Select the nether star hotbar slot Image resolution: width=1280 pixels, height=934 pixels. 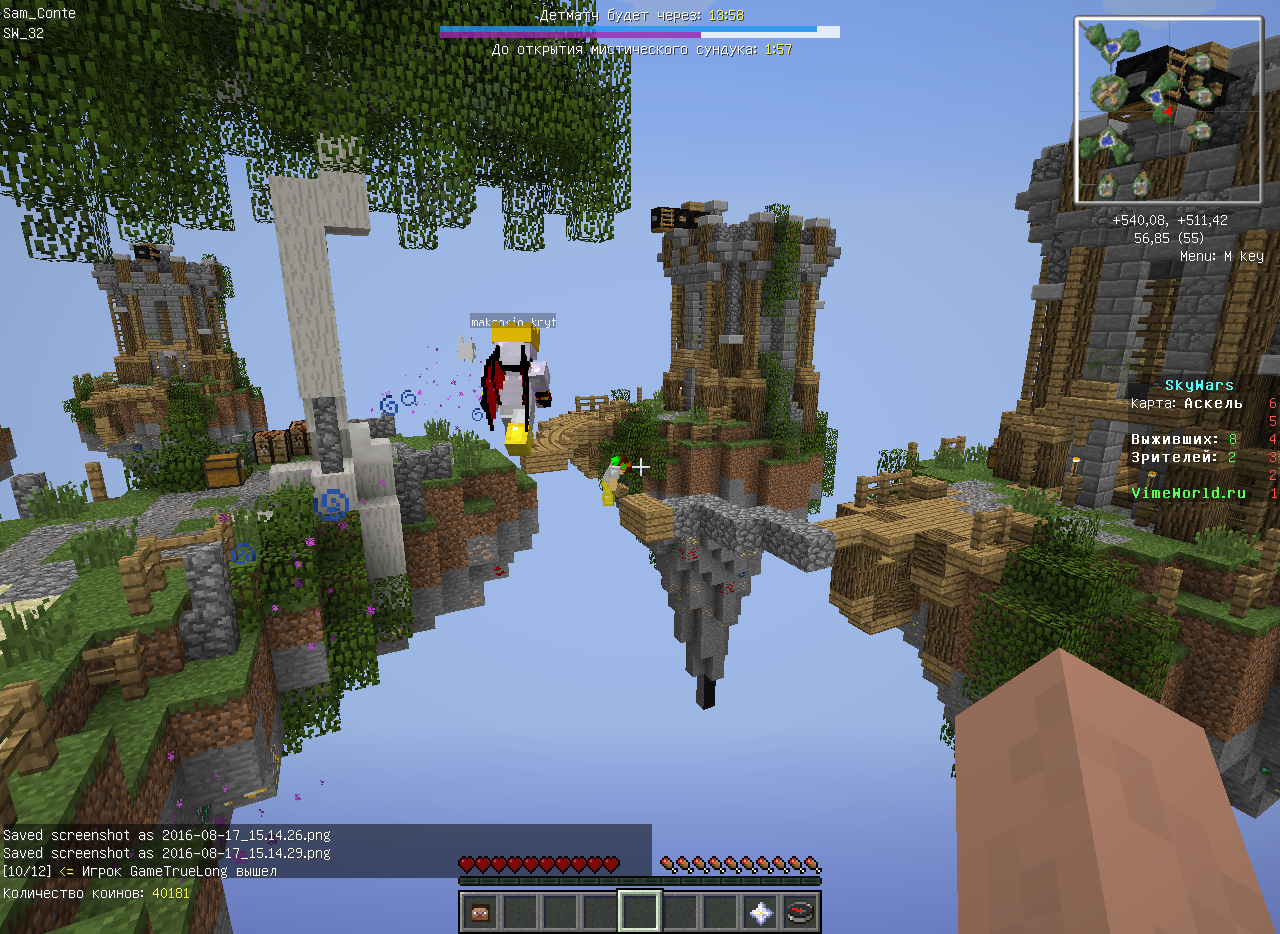pyautogui.click(x=761, y=911)
